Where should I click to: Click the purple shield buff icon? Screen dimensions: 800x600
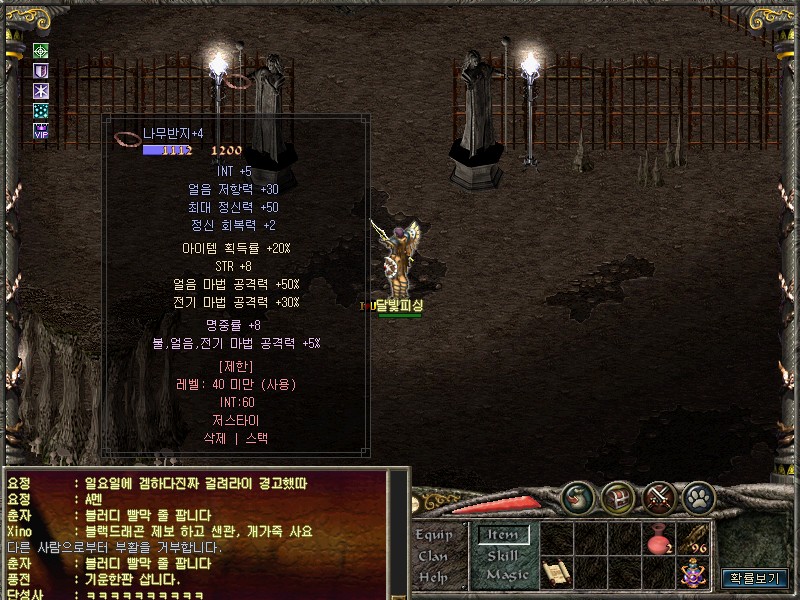(x=41, y=71)
